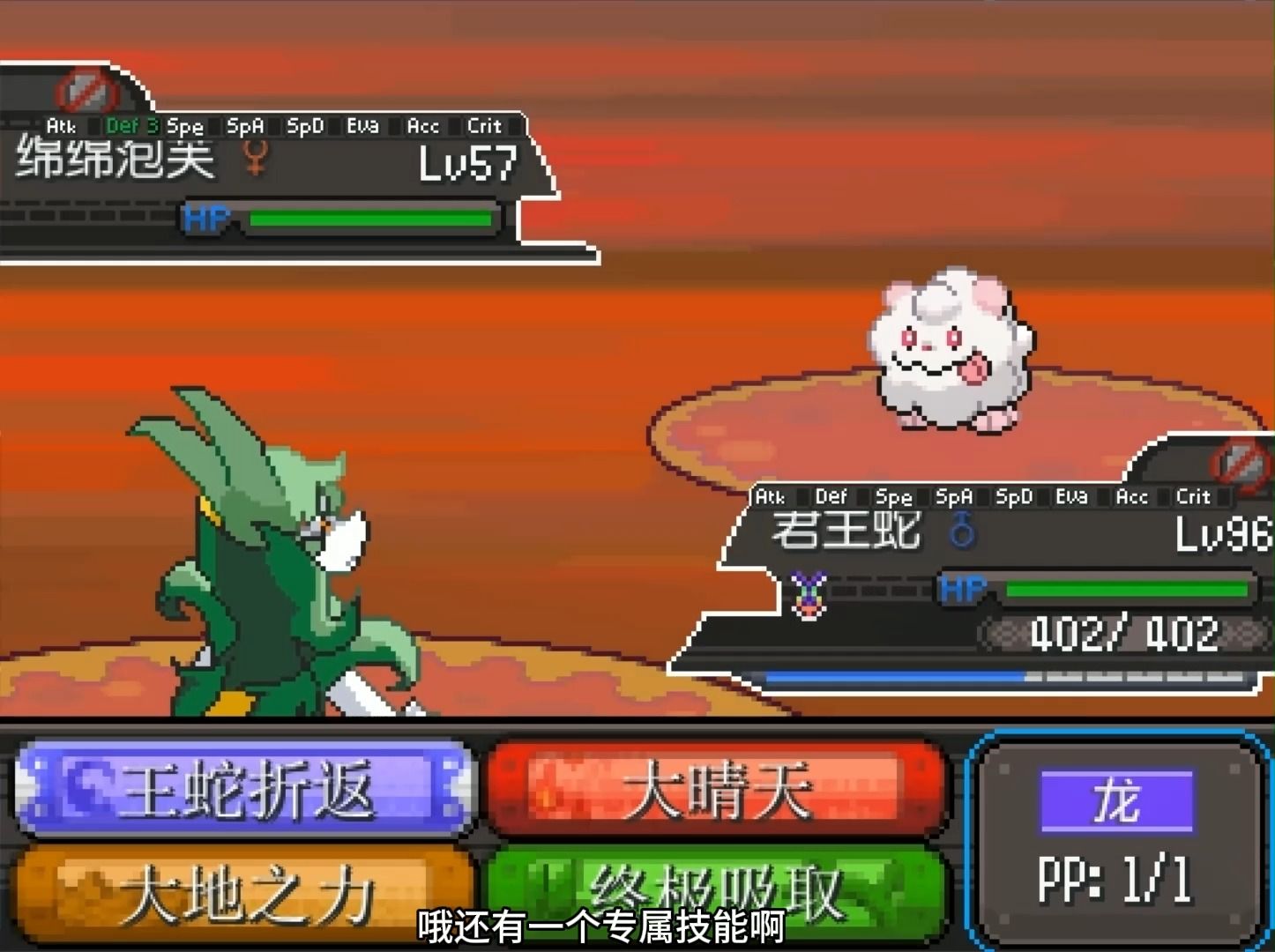
Task: Select the 王蛇折返 move
Action: (x=242, y=789)
